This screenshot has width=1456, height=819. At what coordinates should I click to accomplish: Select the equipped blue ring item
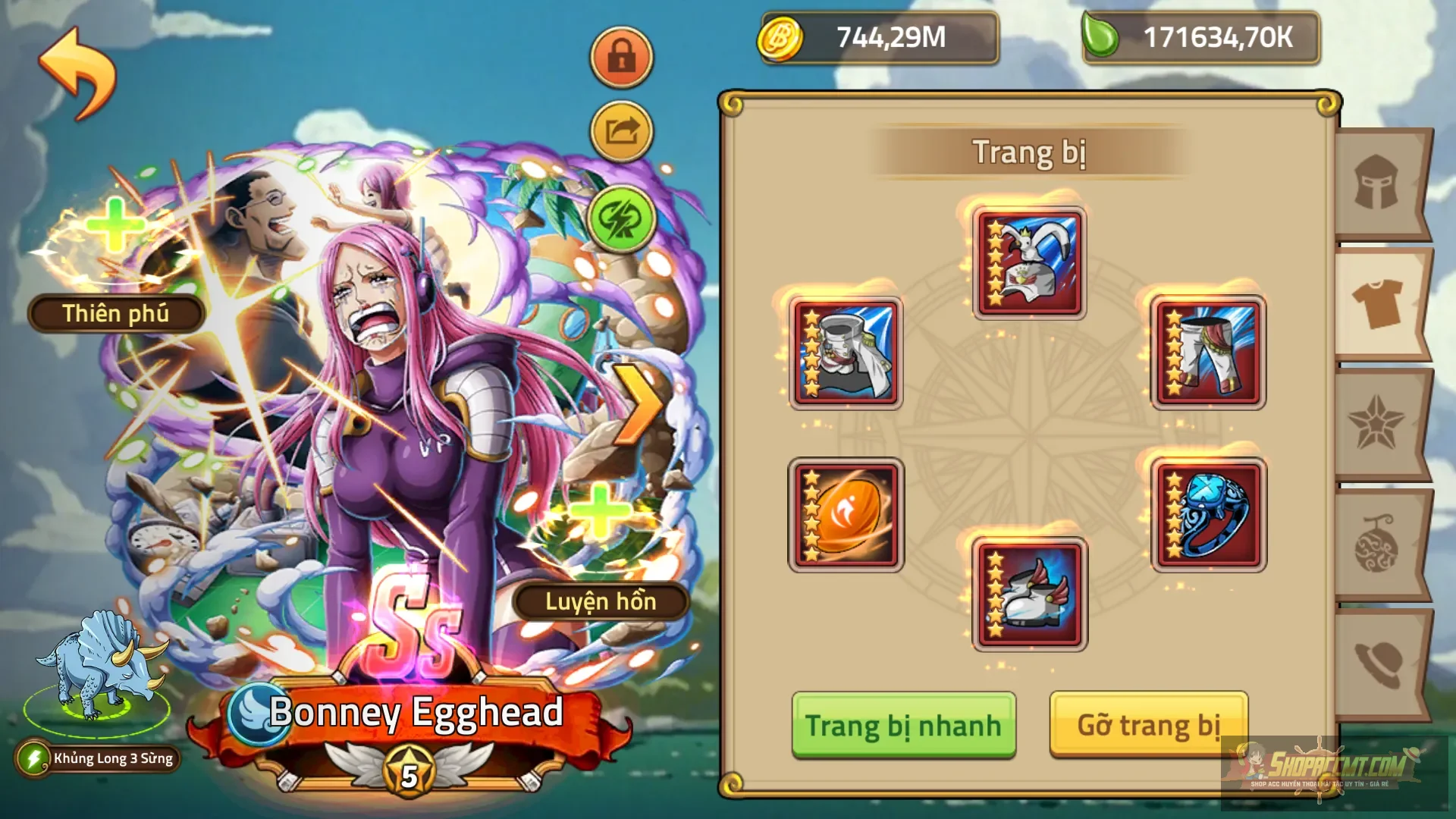click(x=1208, y=514)
